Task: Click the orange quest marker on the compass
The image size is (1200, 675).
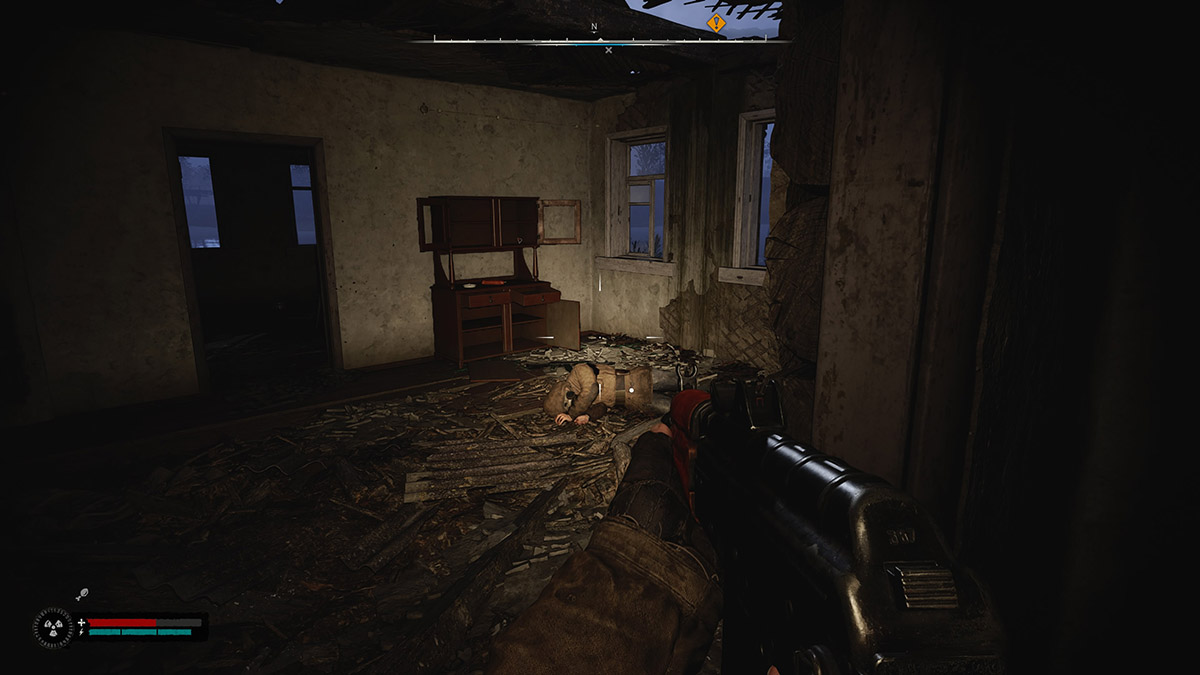Action: click(716, 22)
